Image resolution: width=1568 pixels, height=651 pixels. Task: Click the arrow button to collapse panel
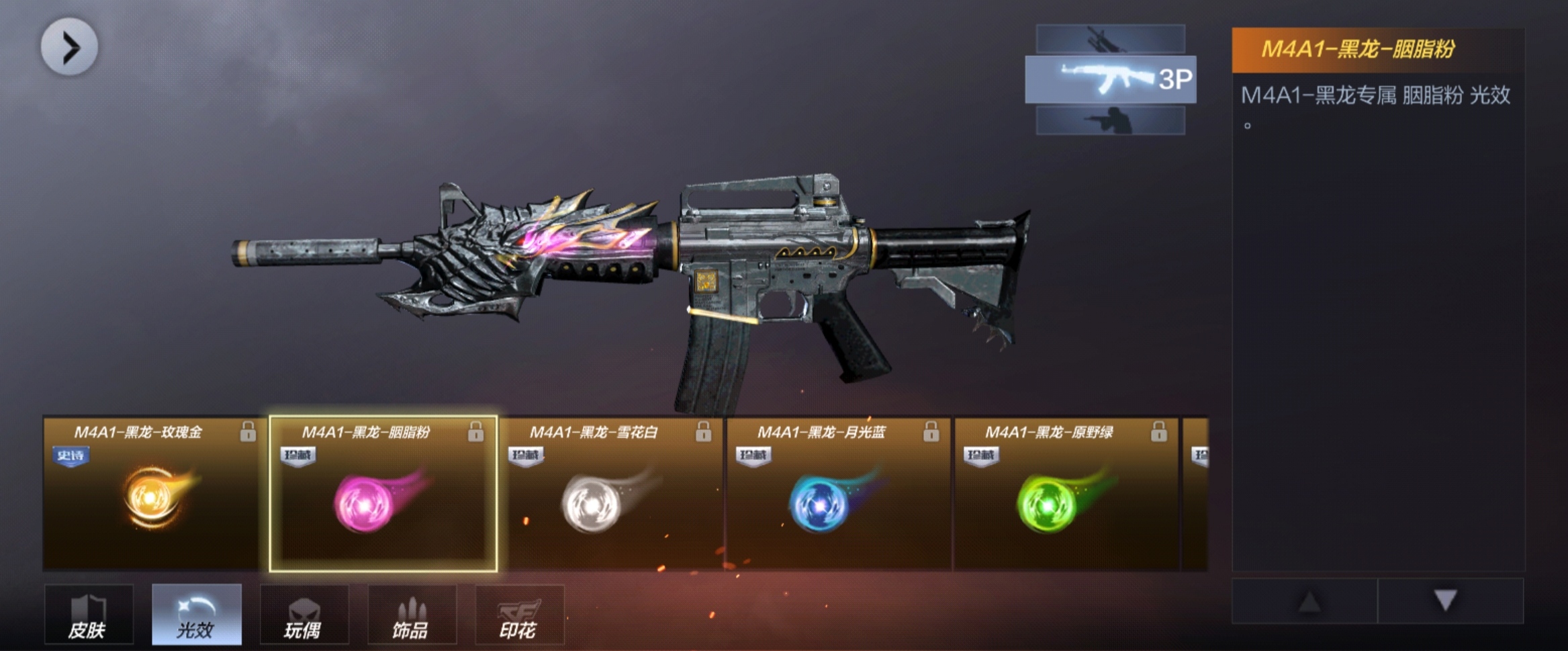(x=69, y=47)
